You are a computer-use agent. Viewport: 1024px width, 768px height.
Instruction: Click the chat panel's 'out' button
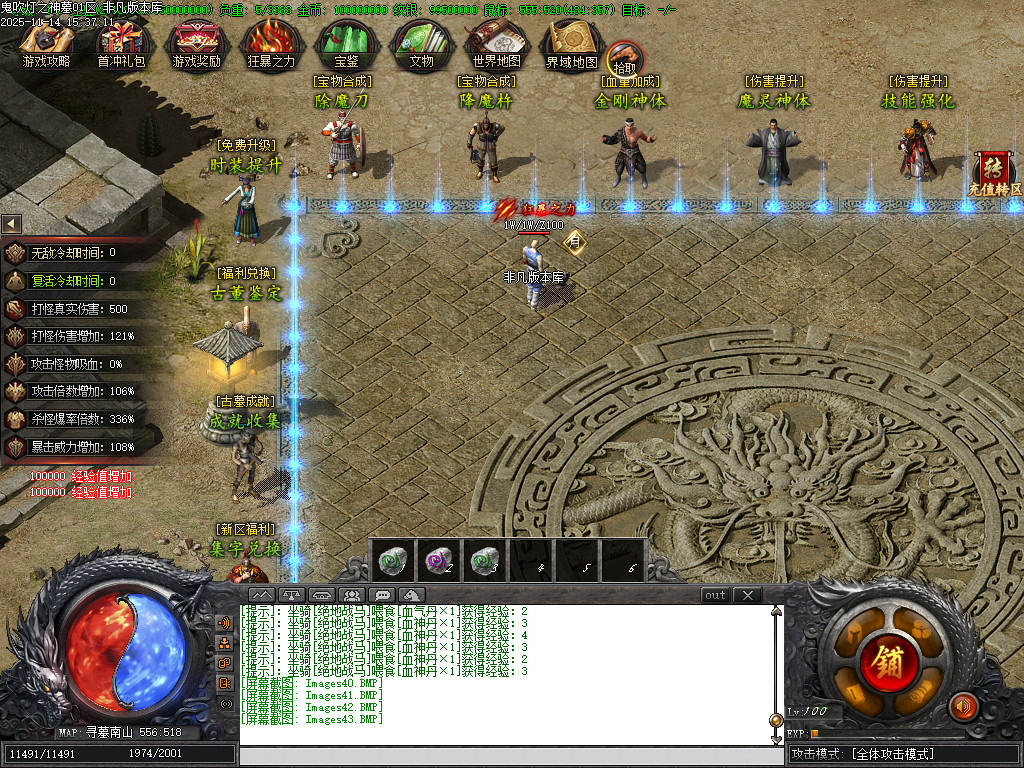(715, 595)
